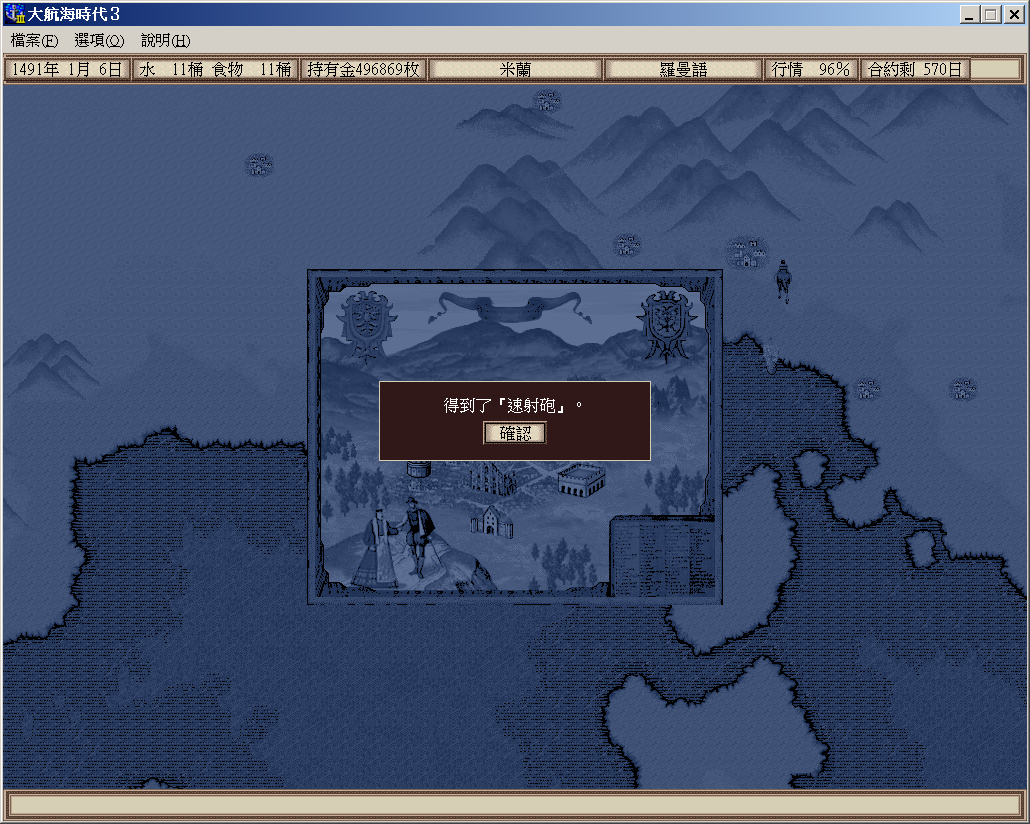Open the 說明 help menu
Viewport: 1030px width, 824px height.
(x=165, y=41)
